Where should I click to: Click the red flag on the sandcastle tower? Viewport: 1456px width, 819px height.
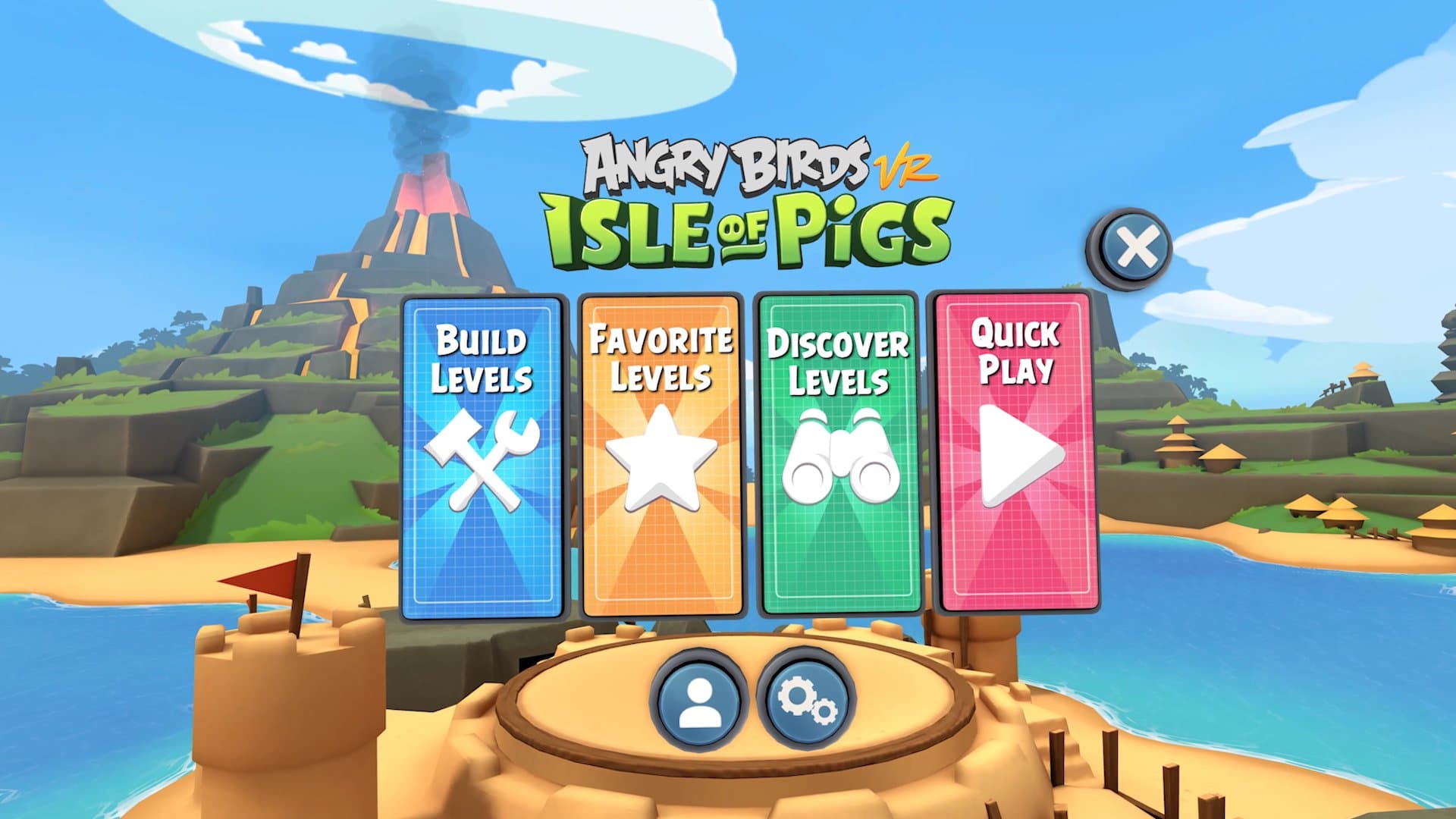(x=261, y=576)
